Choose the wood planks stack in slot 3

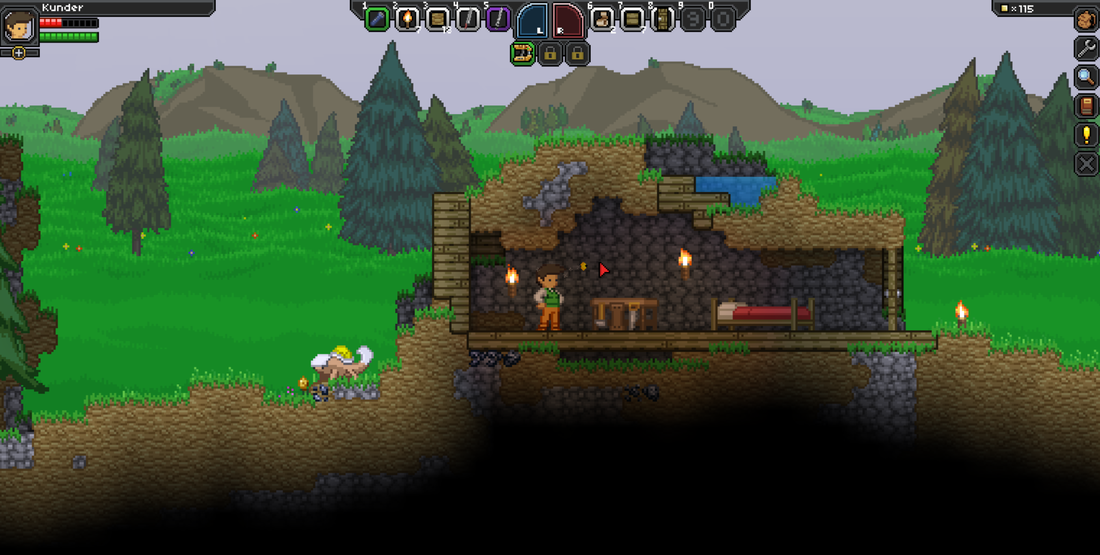(437, 19)
